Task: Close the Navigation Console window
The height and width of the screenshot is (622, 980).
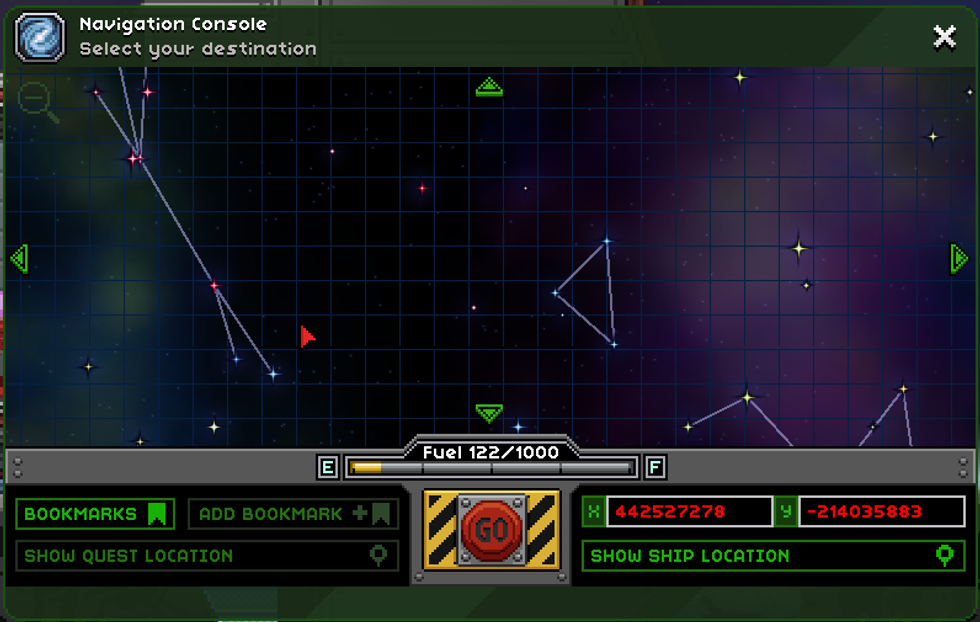Action: pyautogui.click(x=944, y=37)
